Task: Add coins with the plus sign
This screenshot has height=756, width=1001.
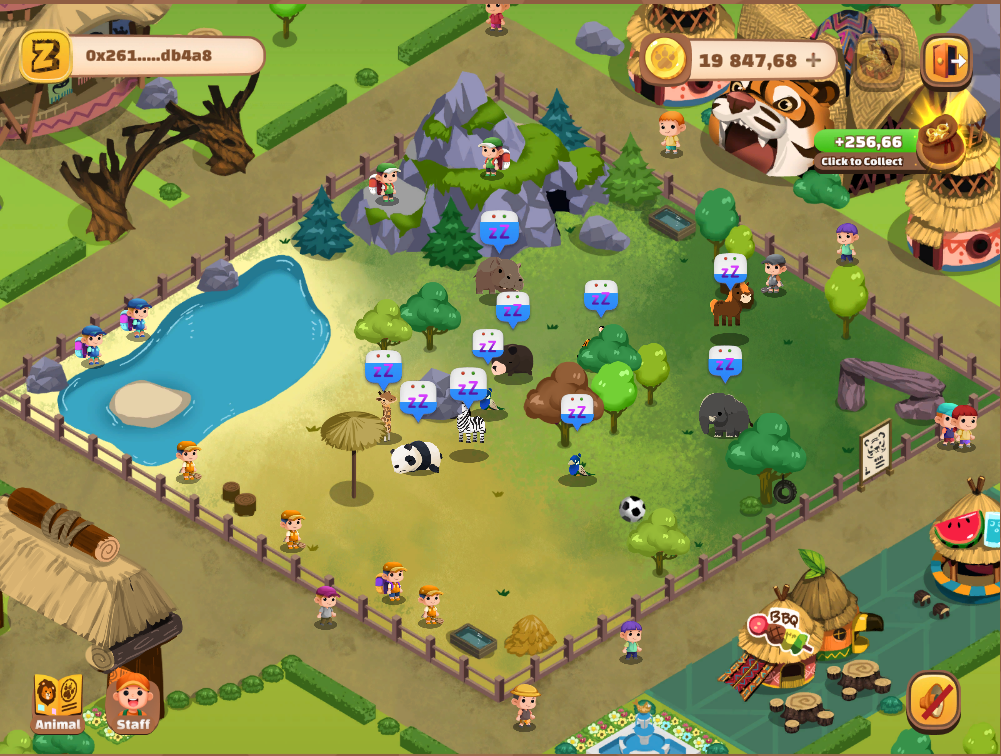Action: coord(814,60)
